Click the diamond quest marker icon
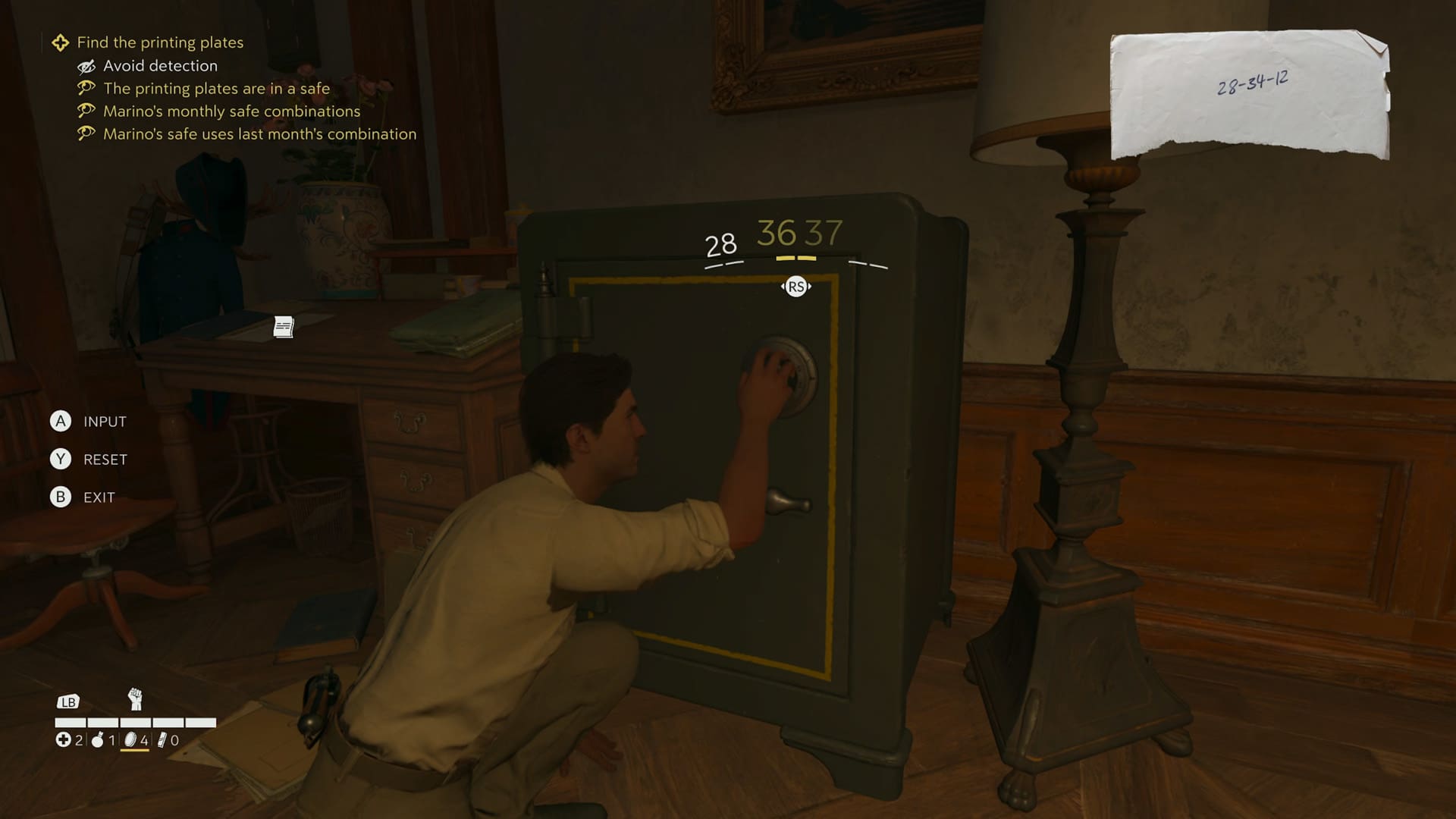Image resolution: width=1456 pixels, height=819 pixels. [x=59, y=42]
